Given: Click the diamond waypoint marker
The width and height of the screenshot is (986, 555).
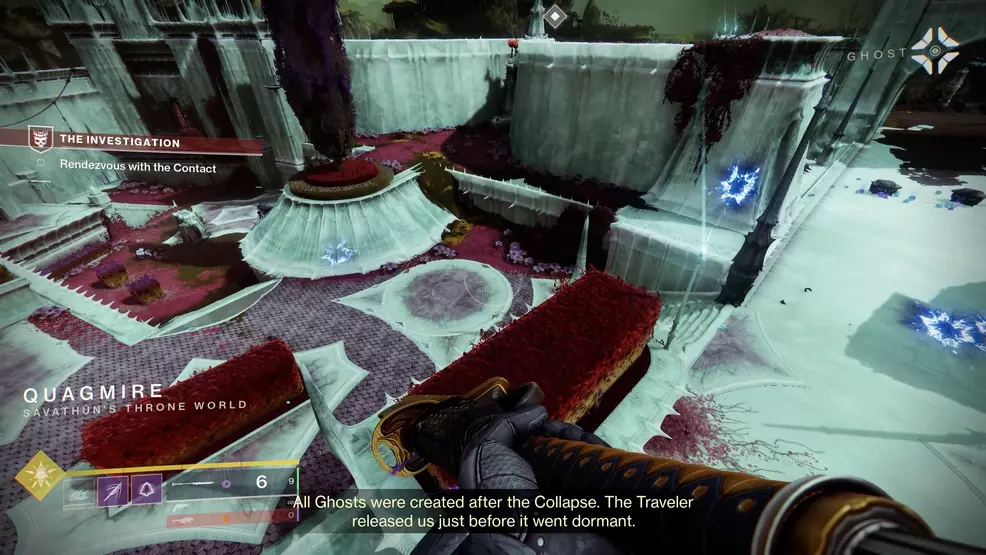Looking at the screenshot, I should [x=556, y=17].
